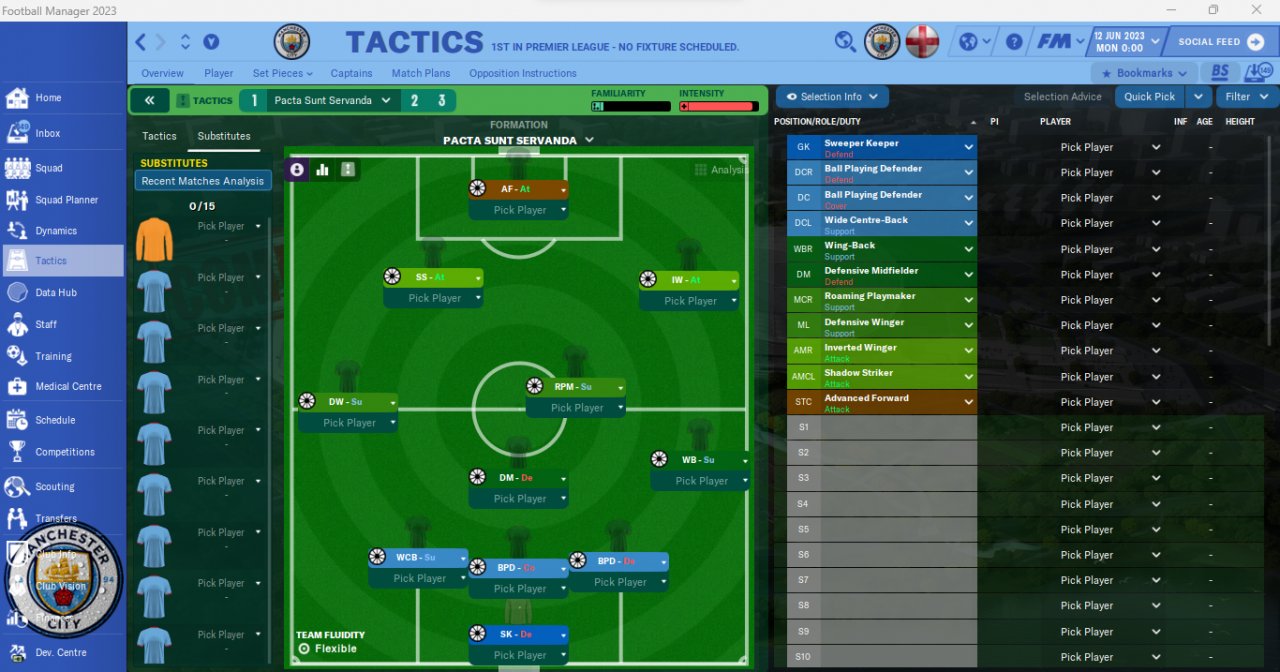Switch to tactic slot 2
Screen dimensions: 1280x672
point(414,100)
